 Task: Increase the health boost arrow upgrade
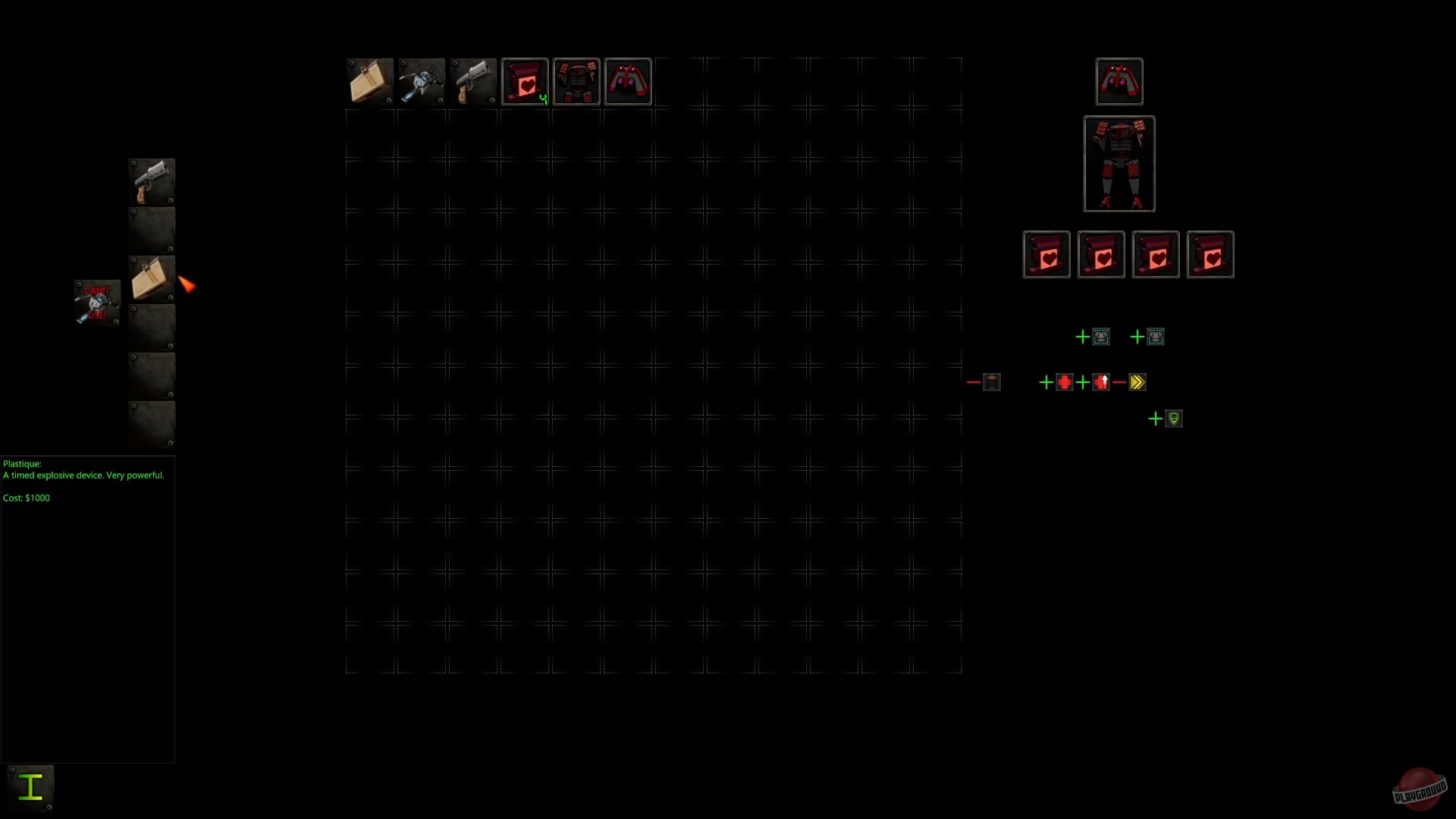[x=1084, y=382]
